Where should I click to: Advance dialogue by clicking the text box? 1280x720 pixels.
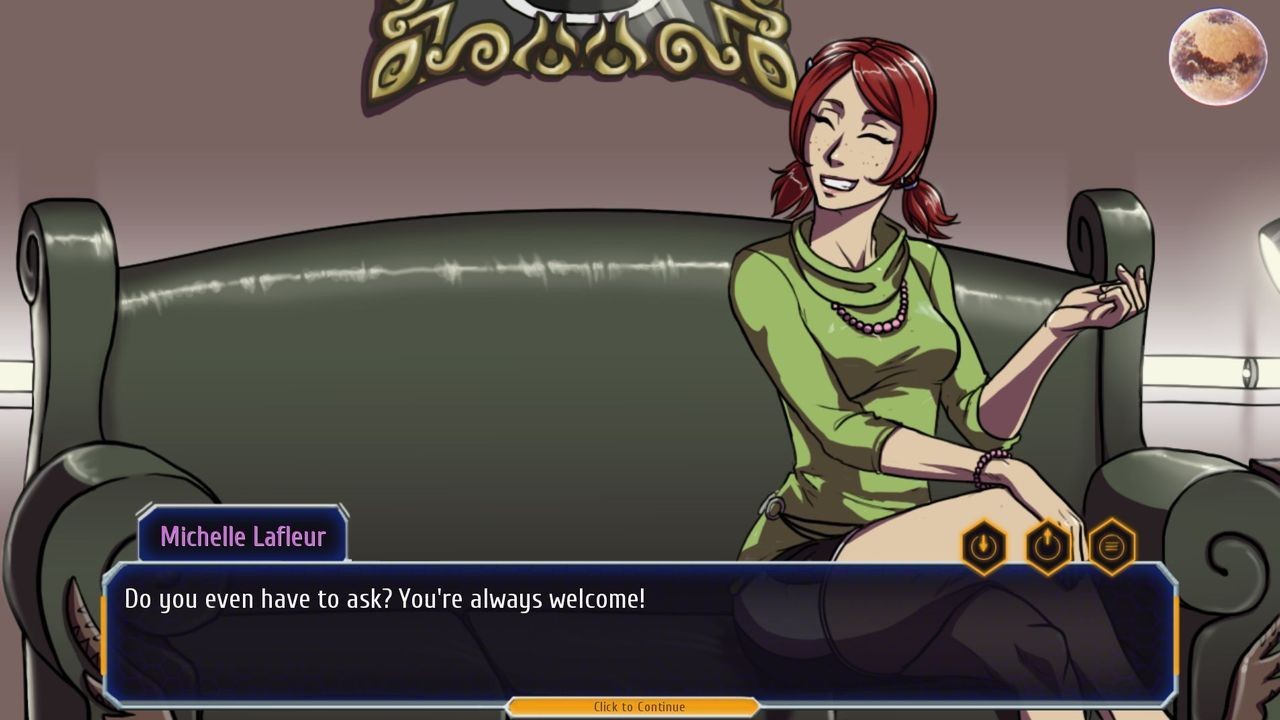[640, 630]
